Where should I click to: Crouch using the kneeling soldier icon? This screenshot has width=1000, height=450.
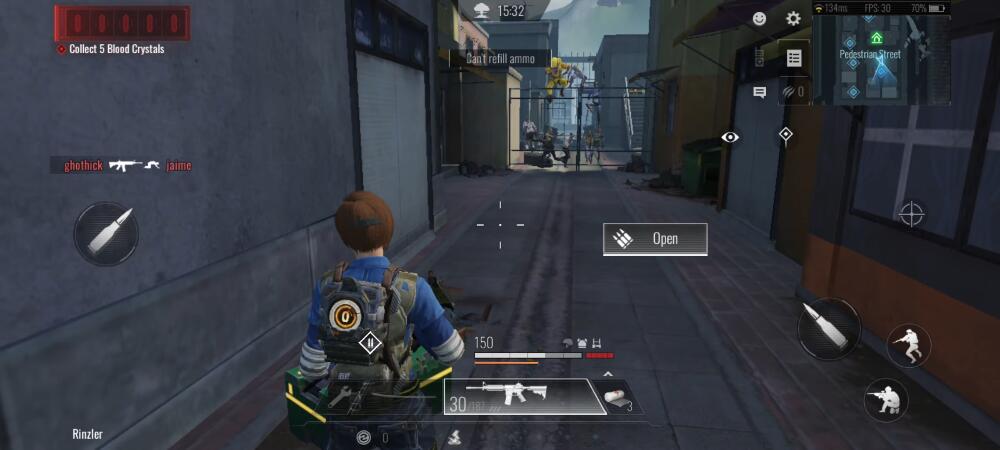click(886, 399)
